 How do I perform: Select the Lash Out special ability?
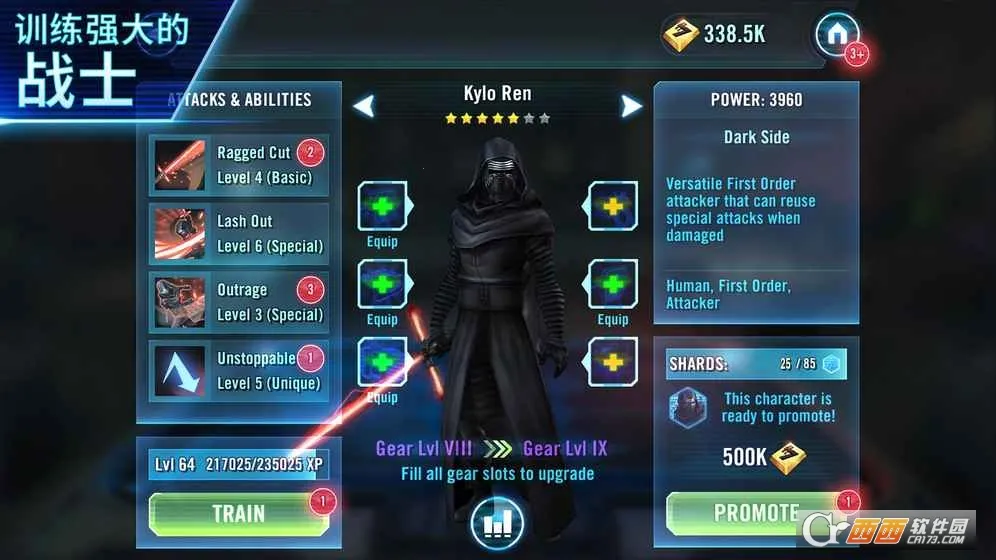(239, 233)
